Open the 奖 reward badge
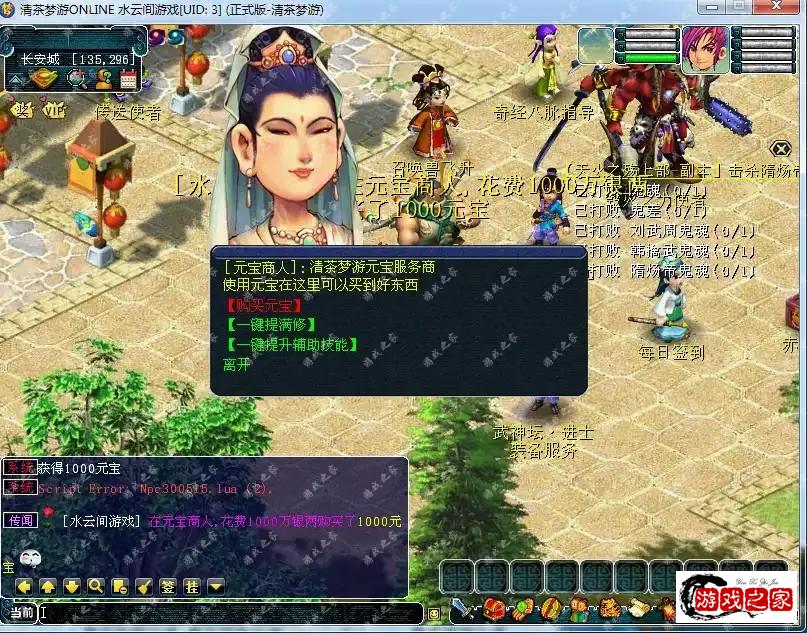 coord(21,108)
